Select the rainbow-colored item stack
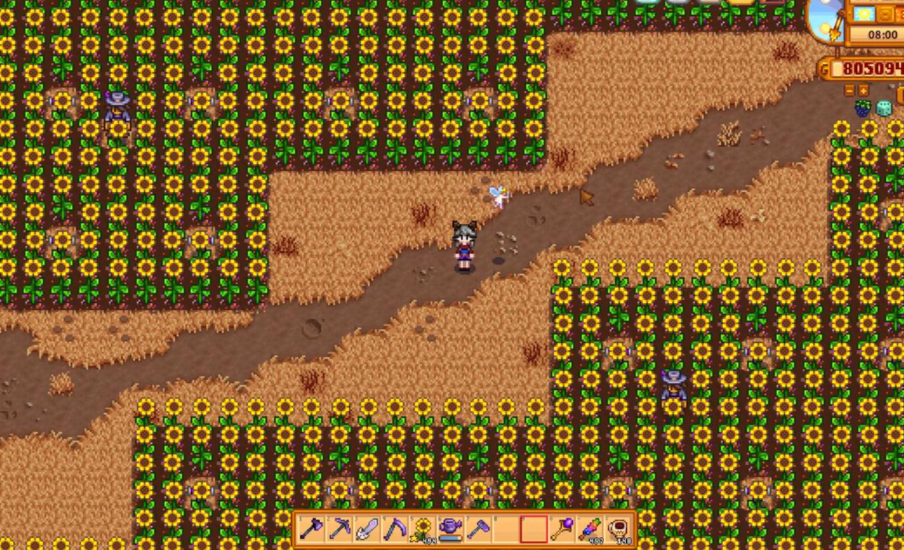 pos(591,527)
